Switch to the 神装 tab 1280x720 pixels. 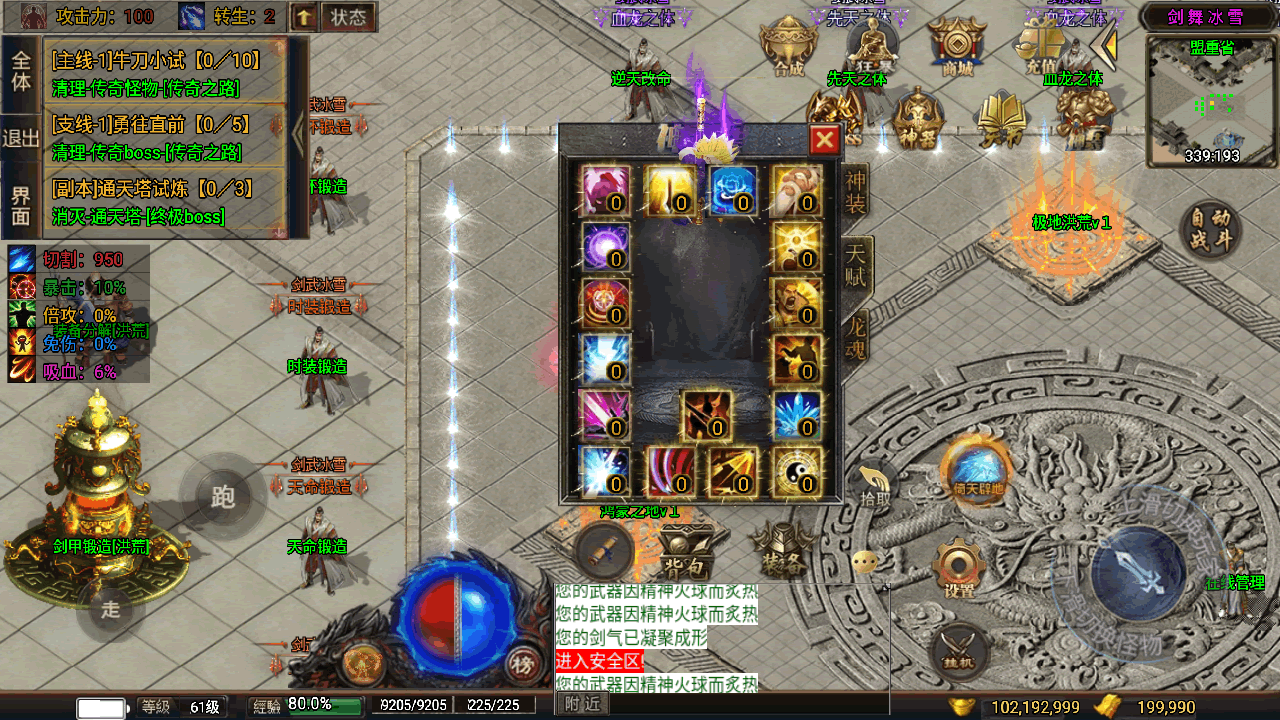click(x=857, y=191)
